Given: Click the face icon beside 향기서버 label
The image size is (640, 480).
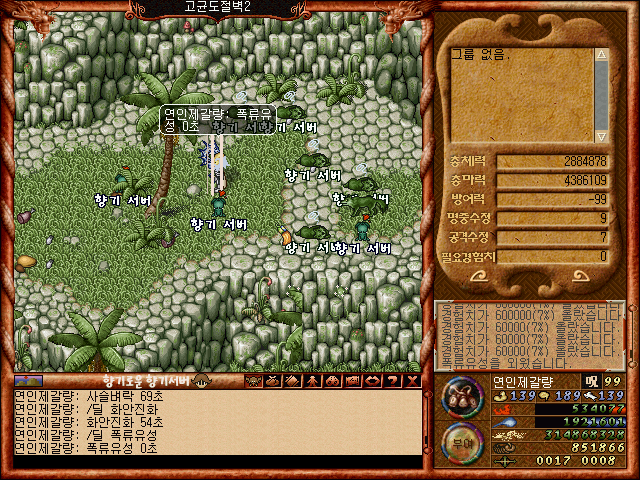Looking at the screenshot, I should pyautogui.click(x=201, y=381).
